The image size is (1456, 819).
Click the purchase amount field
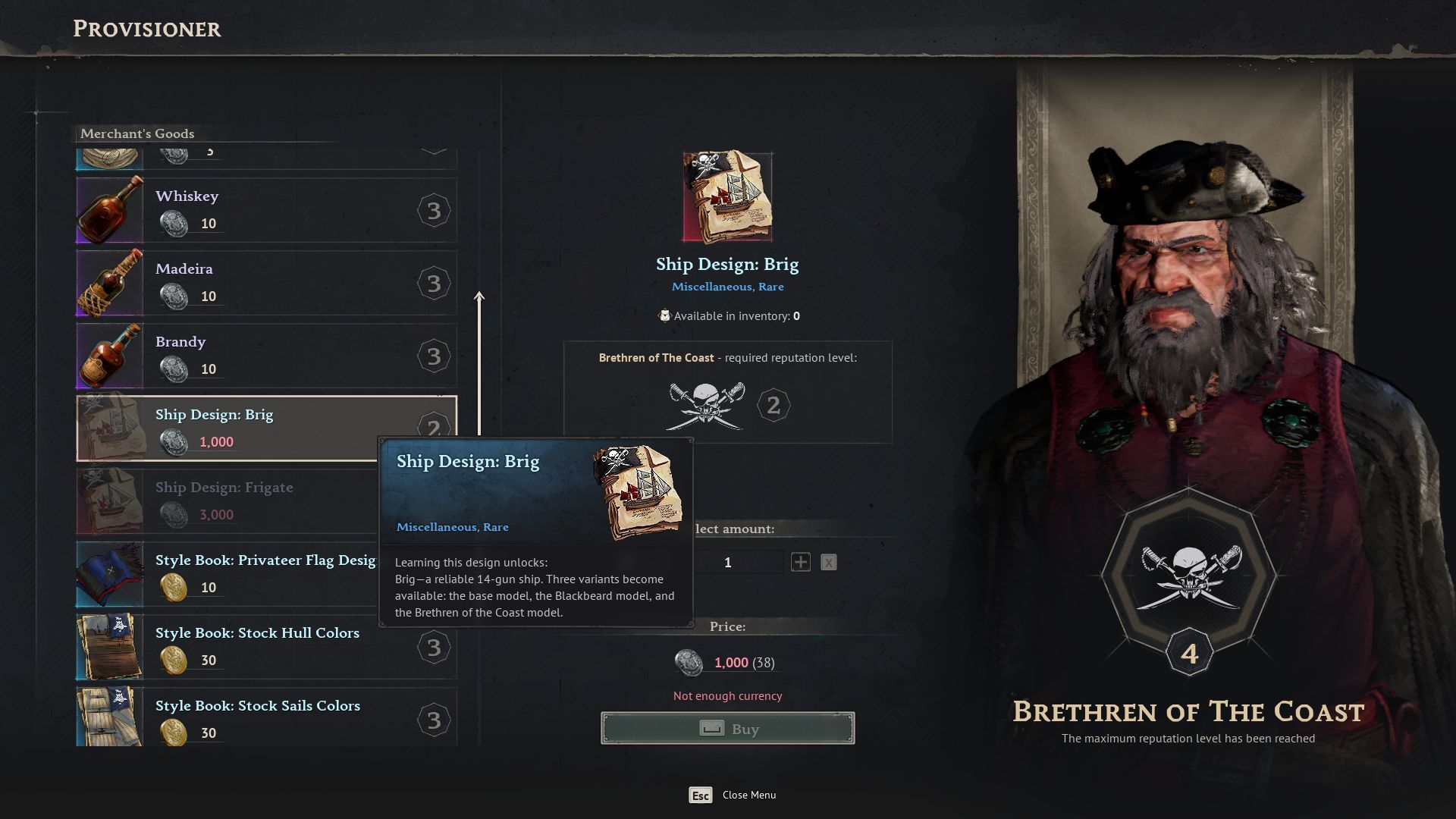(728, 562)
